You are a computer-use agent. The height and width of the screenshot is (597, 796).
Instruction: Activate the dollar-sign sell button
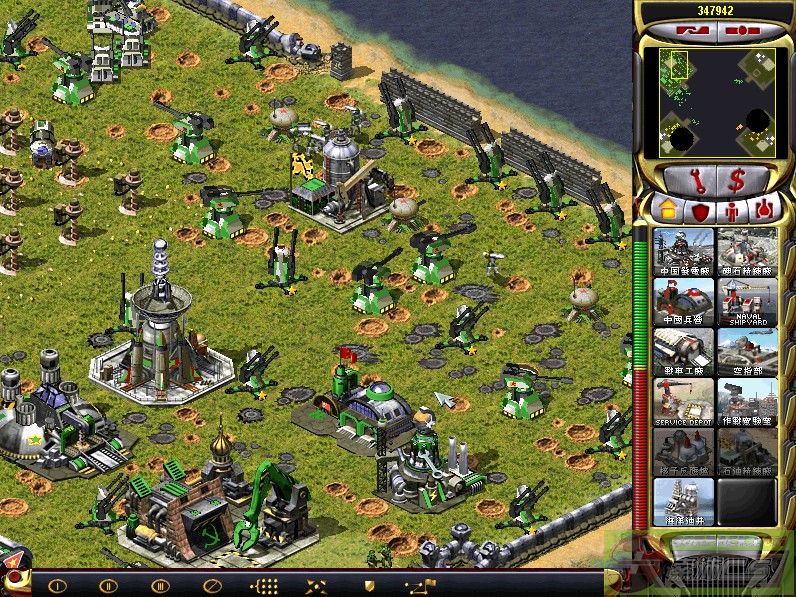click(736, 180)
